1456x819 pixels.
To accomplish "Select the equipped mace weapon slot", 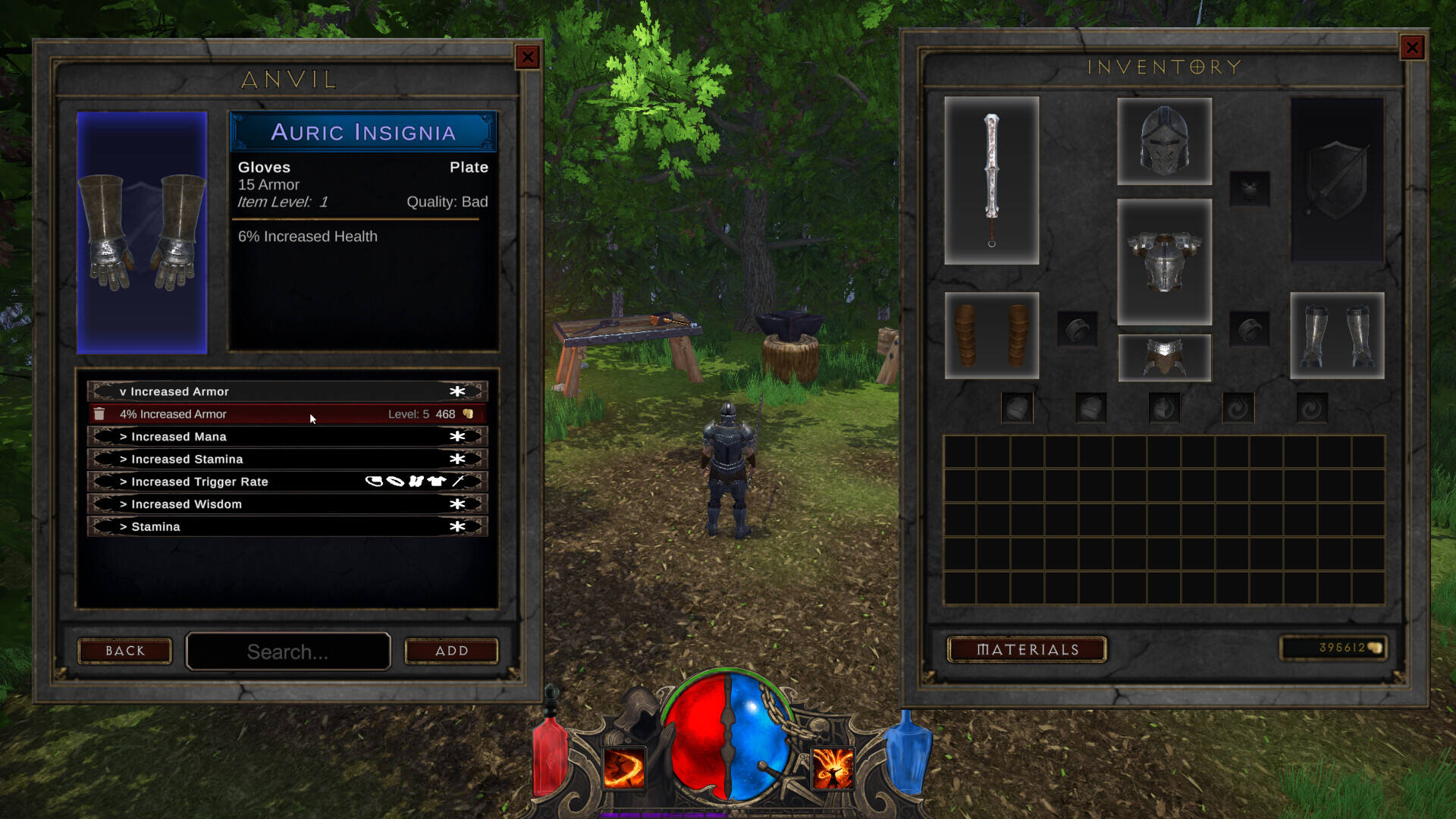I will (x=991, y=180).
